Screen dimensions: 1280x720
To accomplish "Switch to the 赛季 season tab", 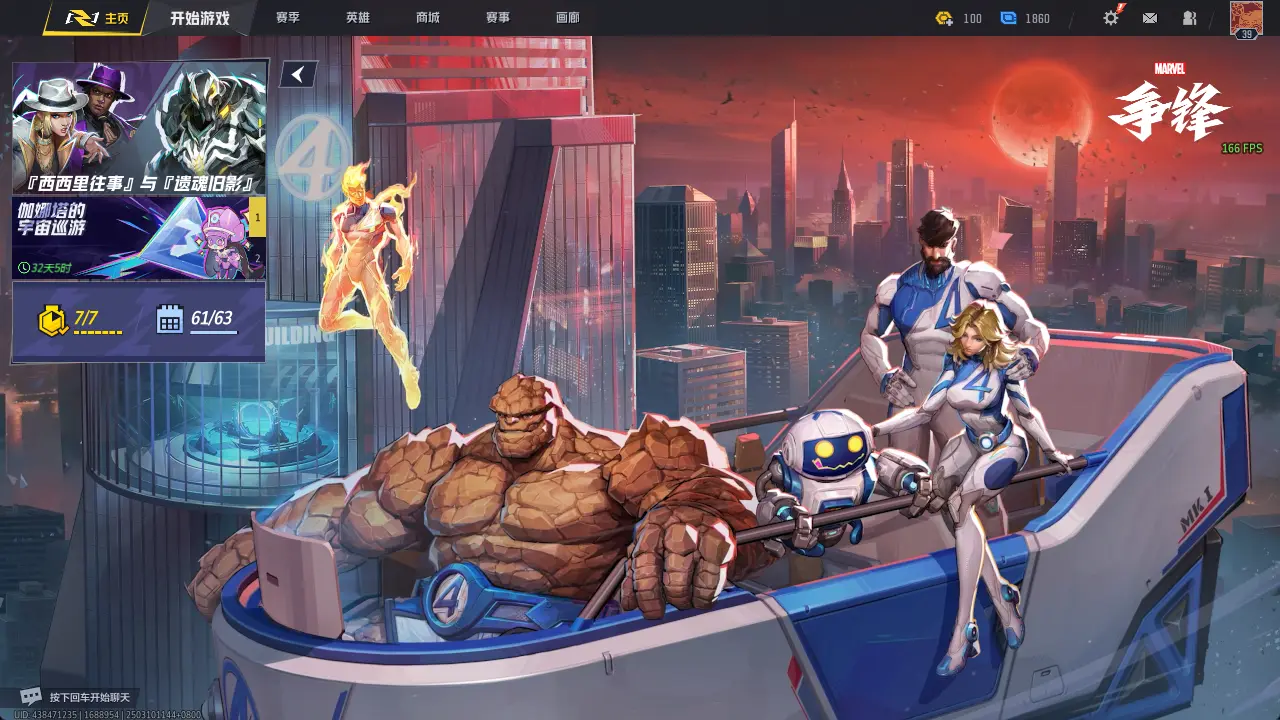I will pos(288,18).
